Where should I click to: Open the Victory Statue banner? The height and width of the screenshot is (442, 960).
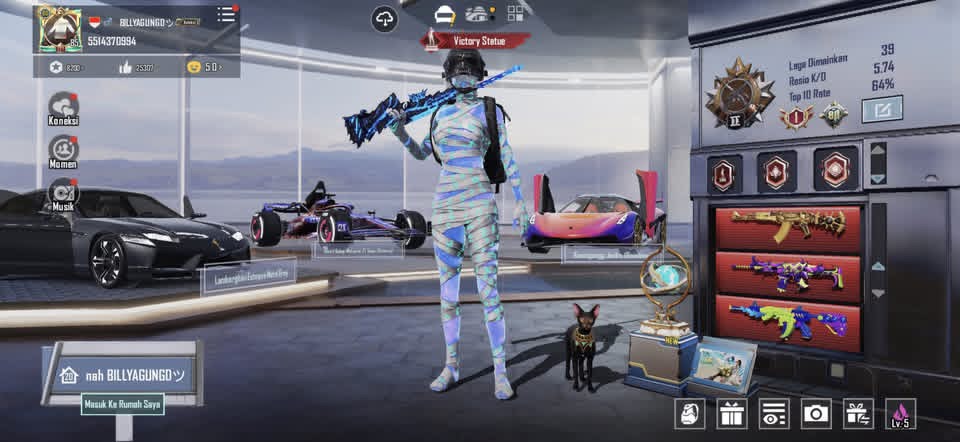(475, 41)
